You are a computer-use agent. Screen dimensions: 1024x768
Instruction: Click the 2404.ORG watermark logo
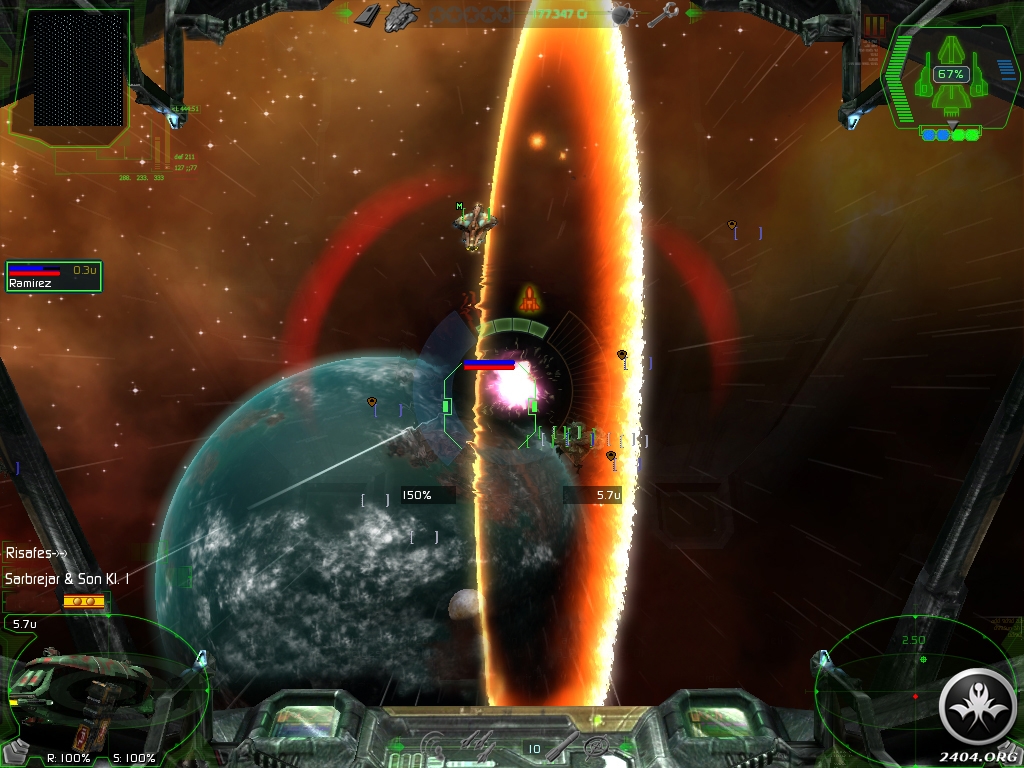pyautogui.click(x=979, y=712)
